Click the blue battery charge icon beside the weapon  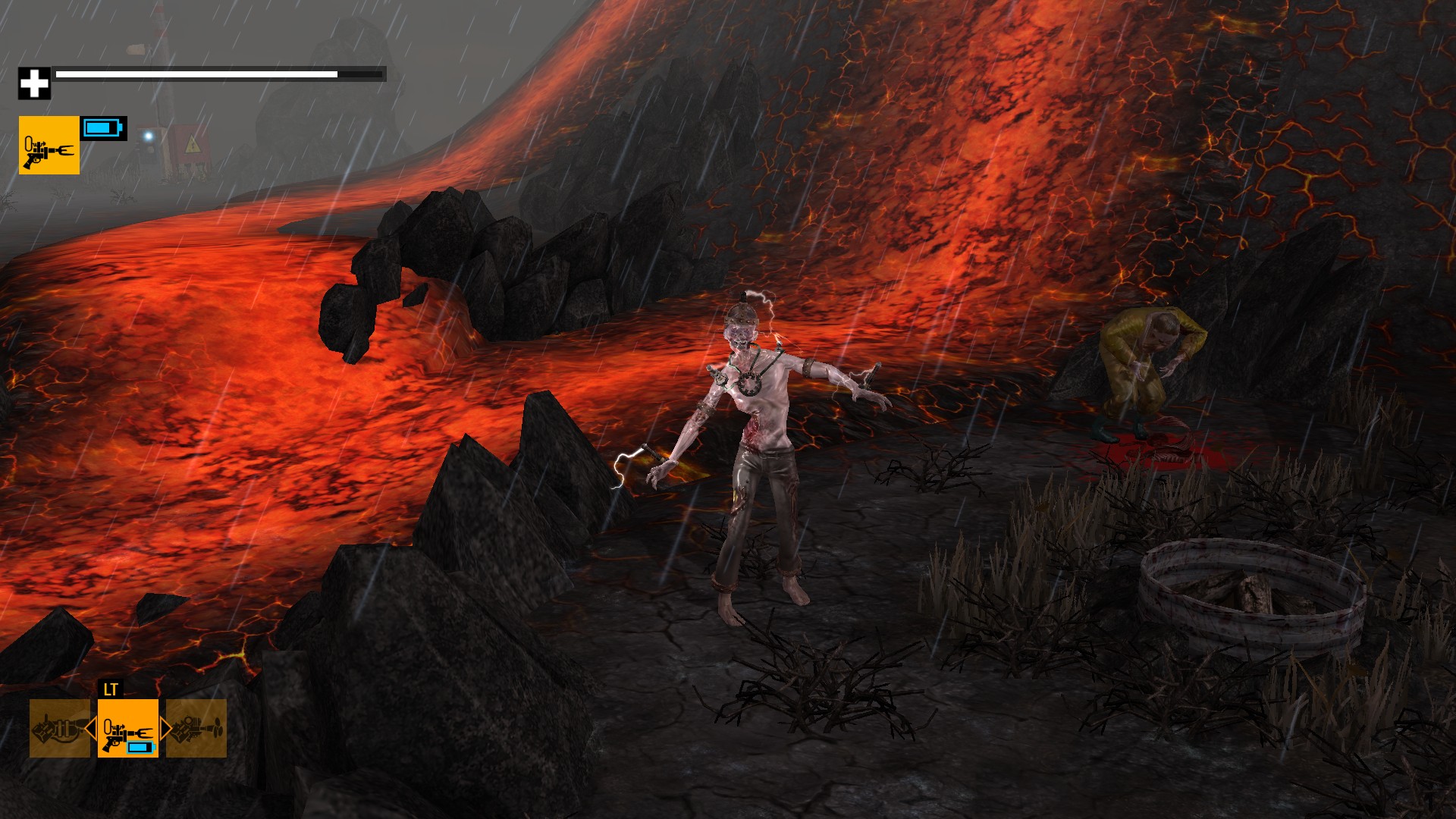(x=104, y=130)
